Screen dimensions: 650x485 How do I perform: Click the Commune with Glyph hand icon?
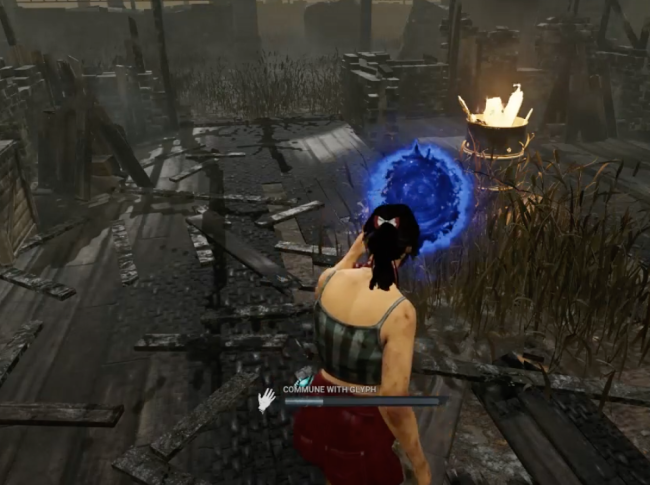pos(266,400)
